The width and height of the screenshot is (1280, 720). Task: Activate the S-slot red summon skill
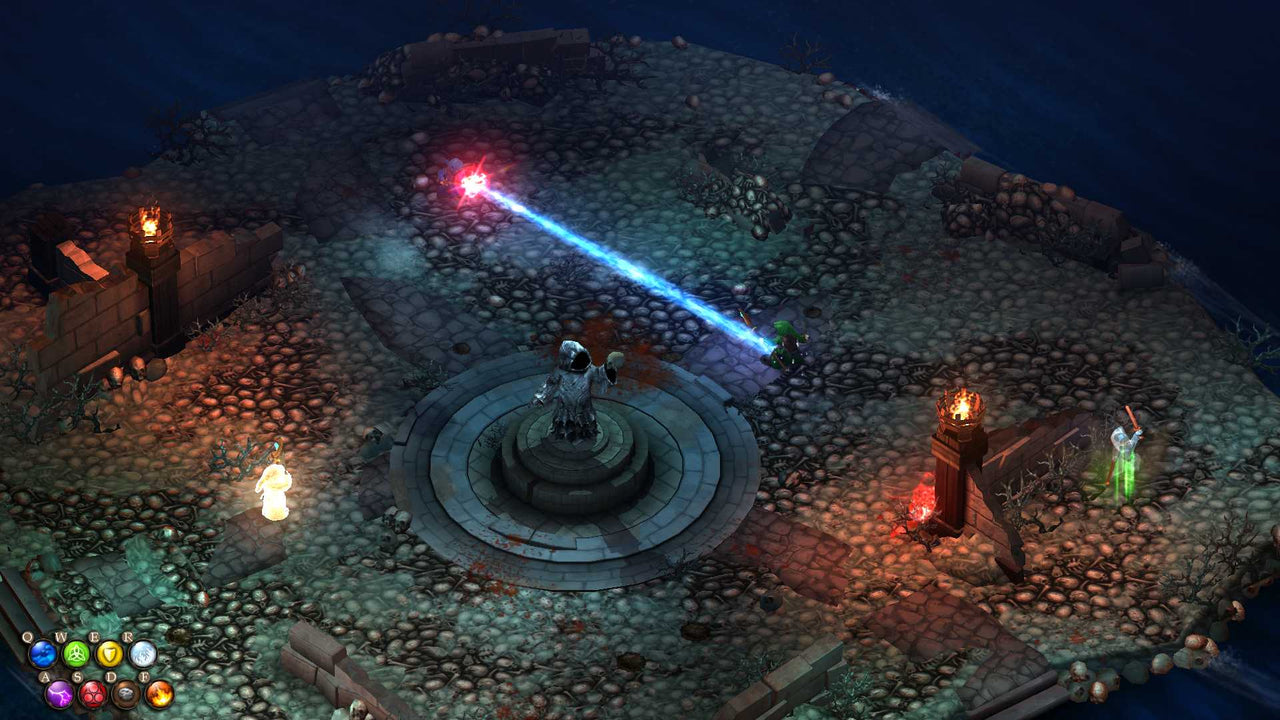[x=93, y=695]
